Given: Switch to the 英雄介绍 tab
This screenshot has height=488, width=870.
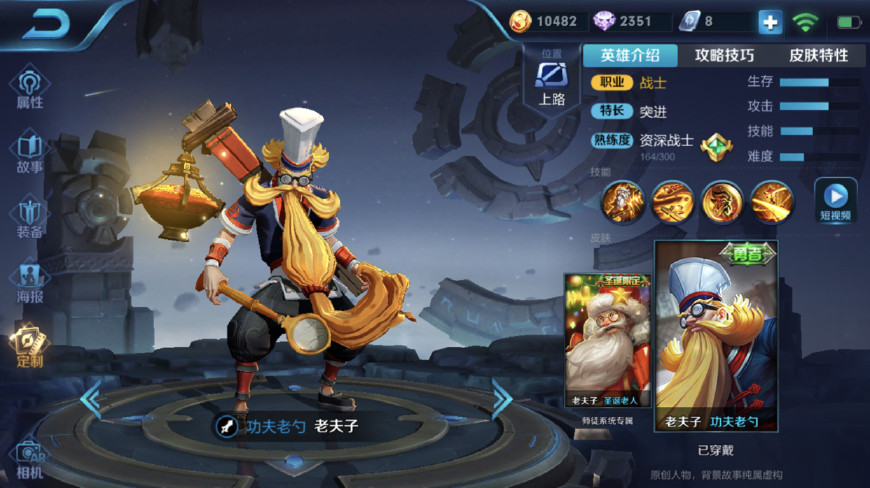Looking at the screenshot, I should [x=630, y=55].
